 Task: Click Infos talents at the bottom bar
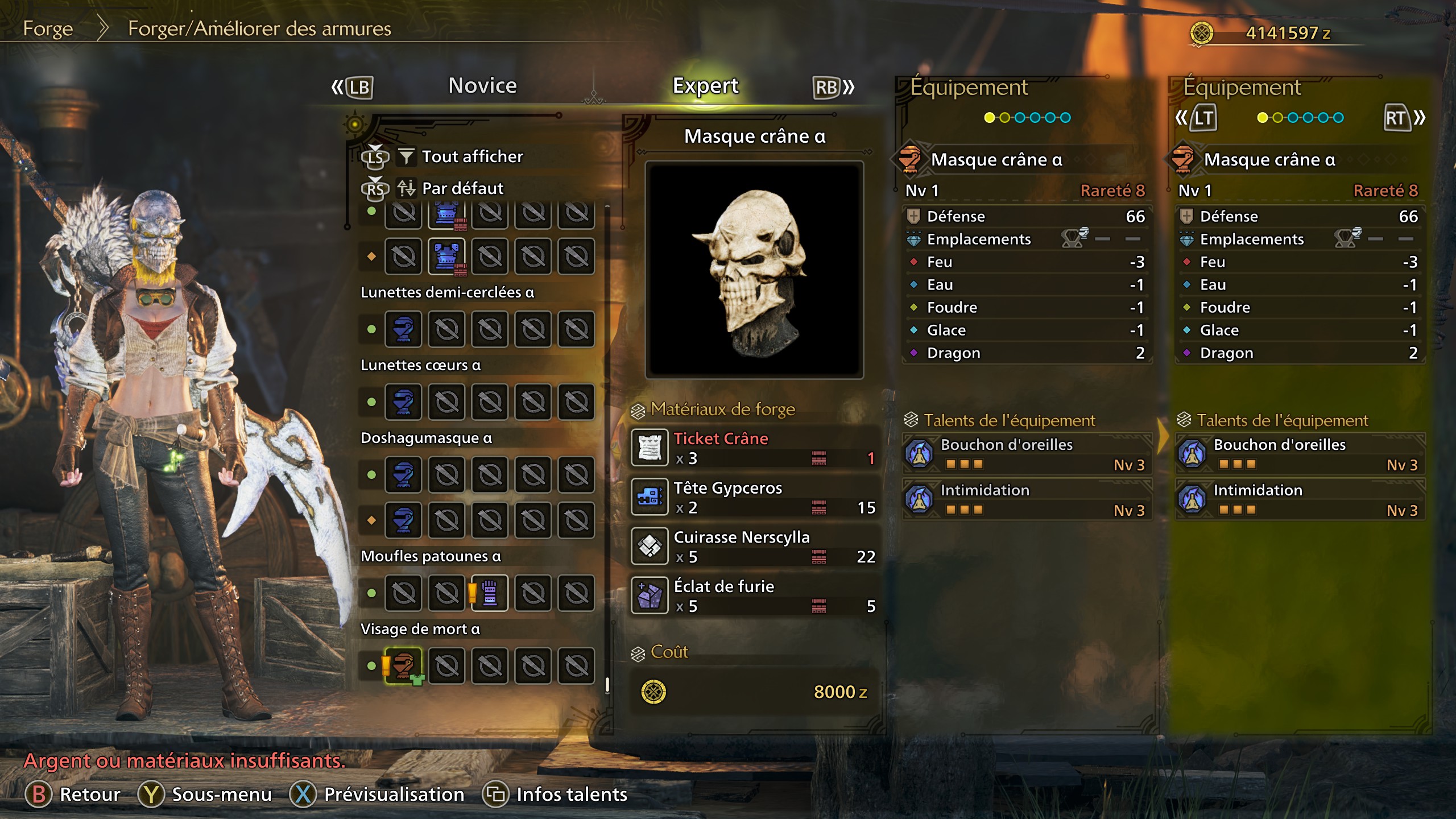(570, 794)
